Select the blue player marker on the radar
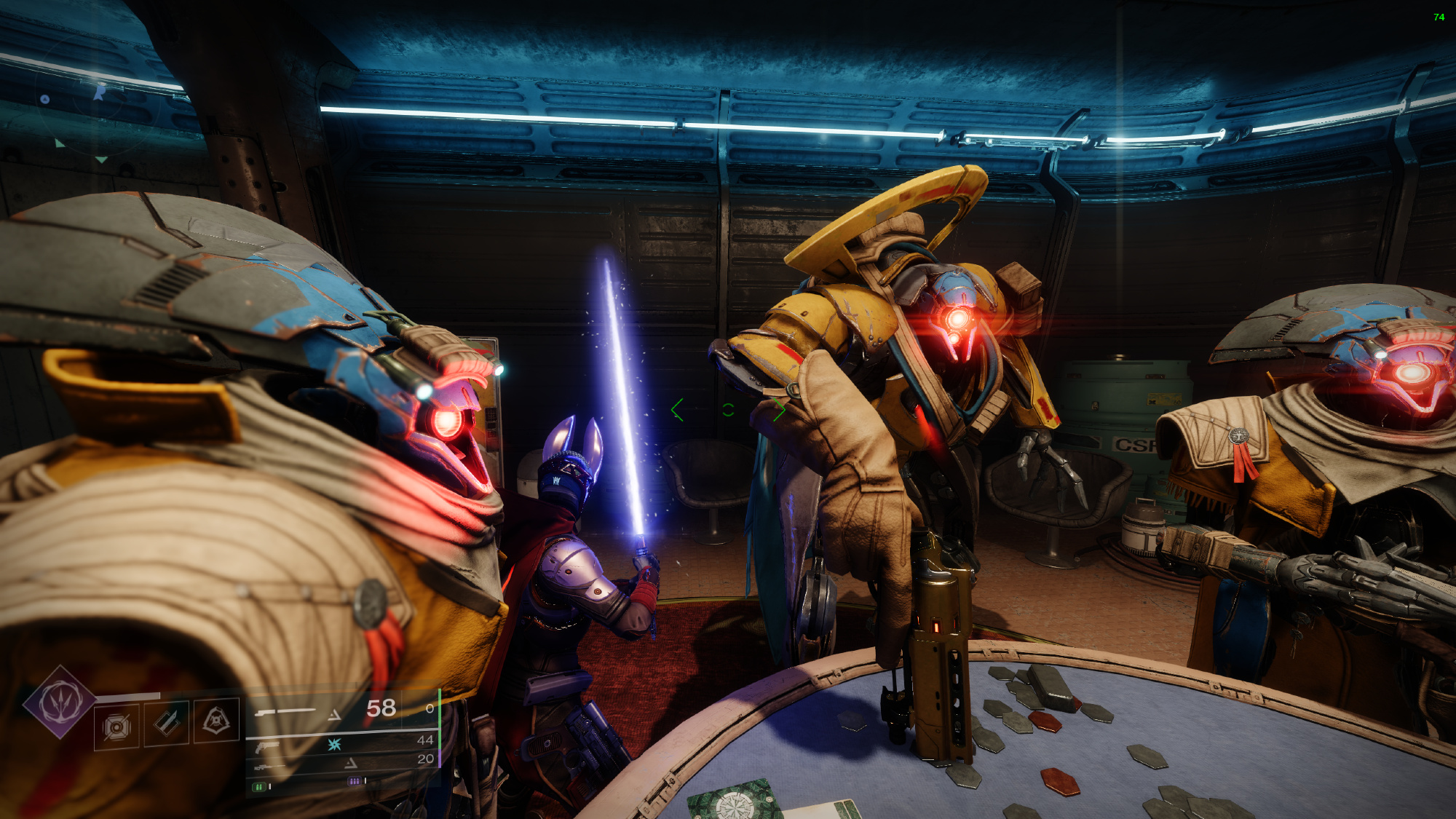The width and height of the screenshot is (1456, 819). [100, 92]
